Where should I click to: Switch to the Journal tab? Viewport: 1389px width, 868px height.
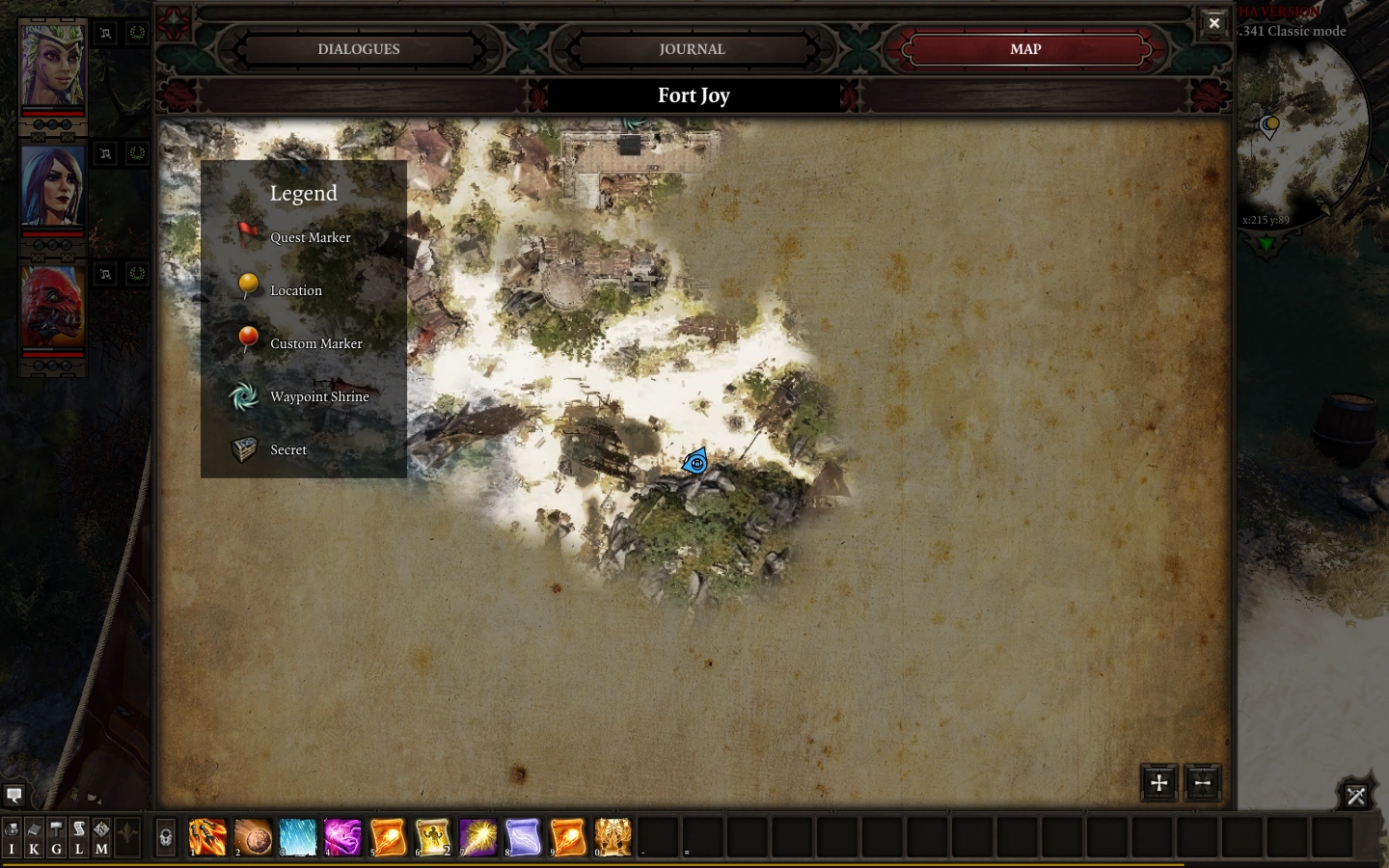(693, 49)
